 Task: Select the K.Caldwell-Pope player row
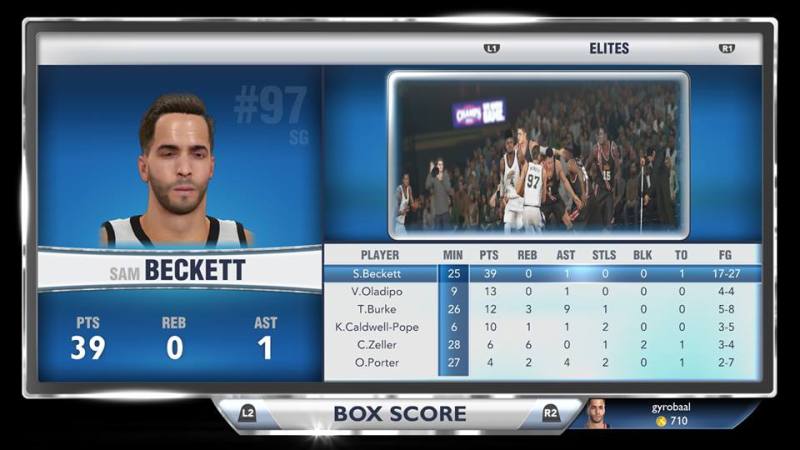540,327
